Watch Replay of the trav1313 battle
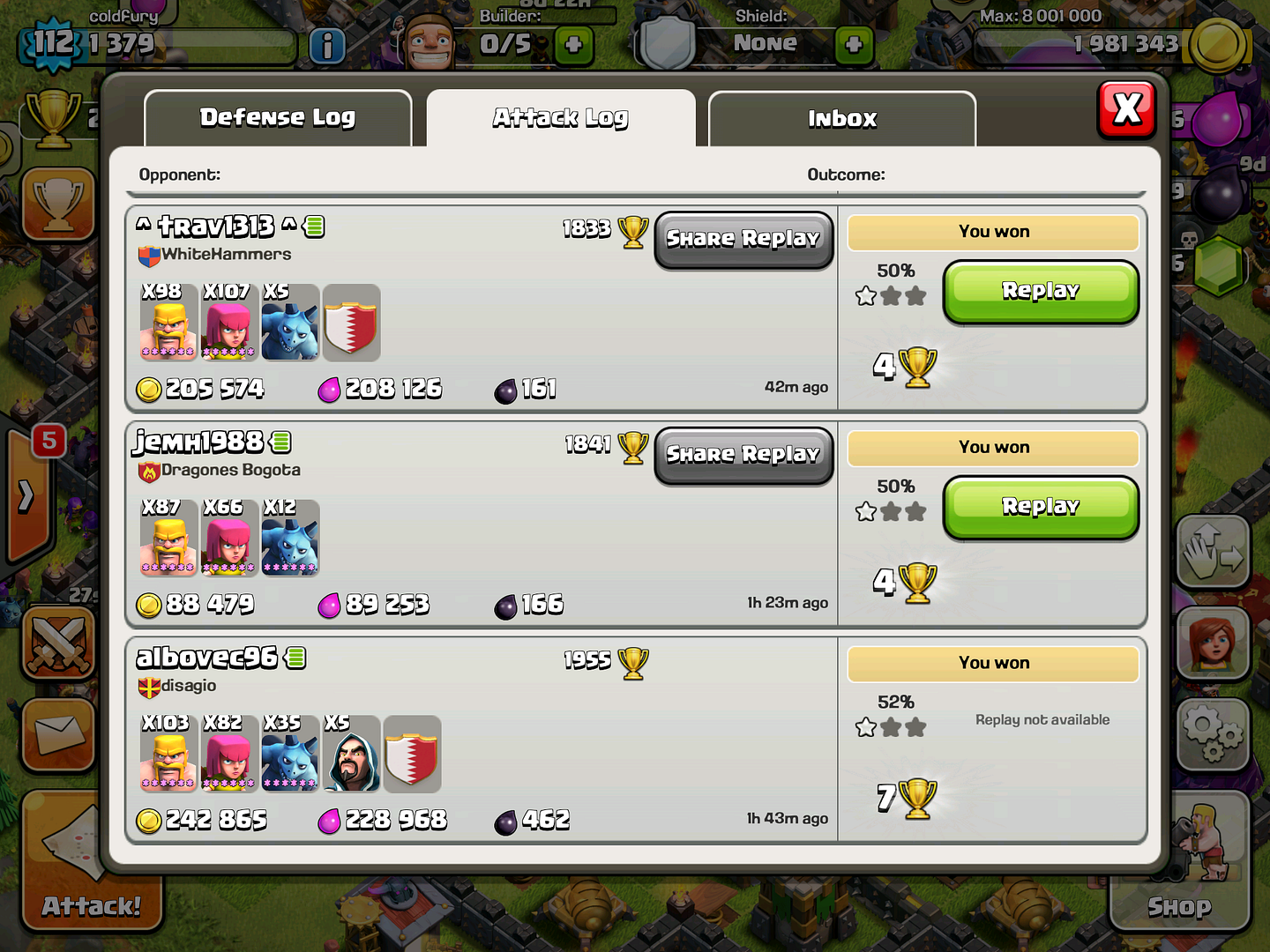Image resolution: width=1270 pixels, height=952 pixels. pyautogui.click(x=1041, y=292)
